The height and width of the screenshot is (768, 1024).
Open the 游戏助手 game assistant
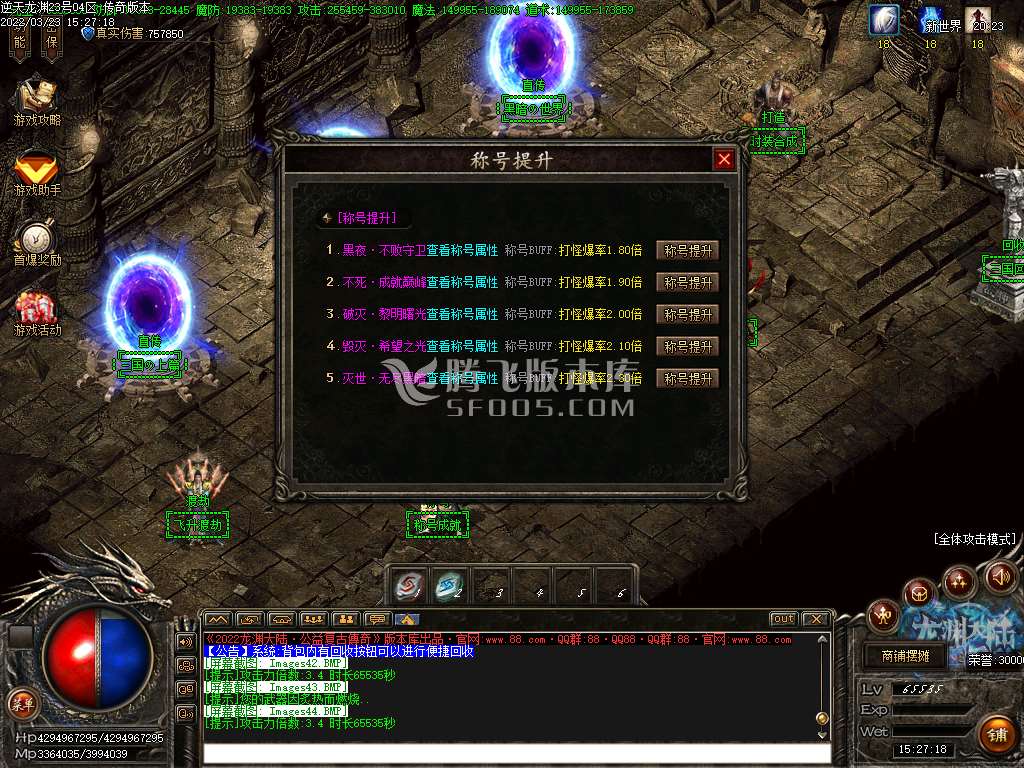point(37,172)
